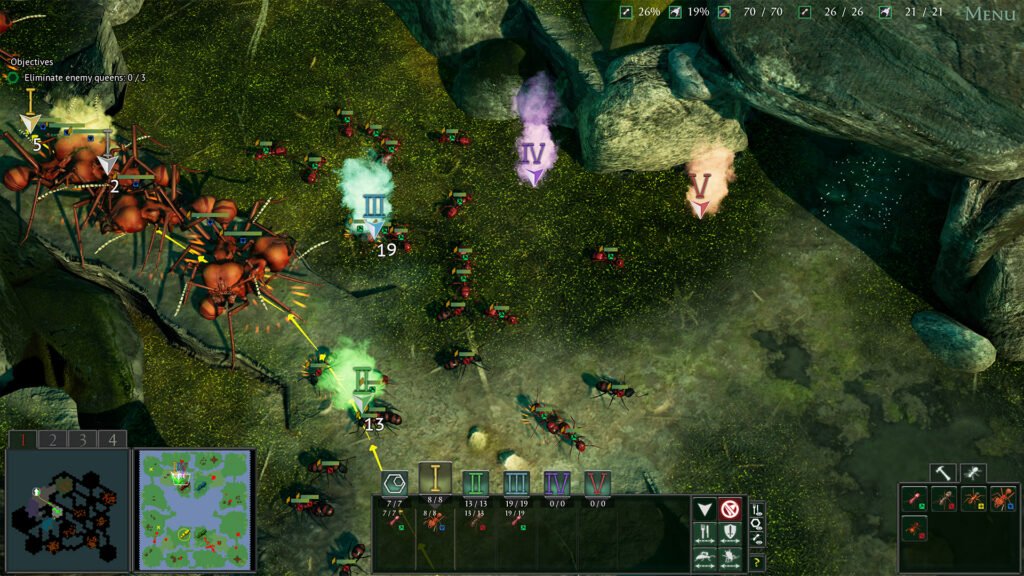This screenshot has width=1024, height=576.
Task: Select red pheromone group V tab
Action: pos(598,483)
